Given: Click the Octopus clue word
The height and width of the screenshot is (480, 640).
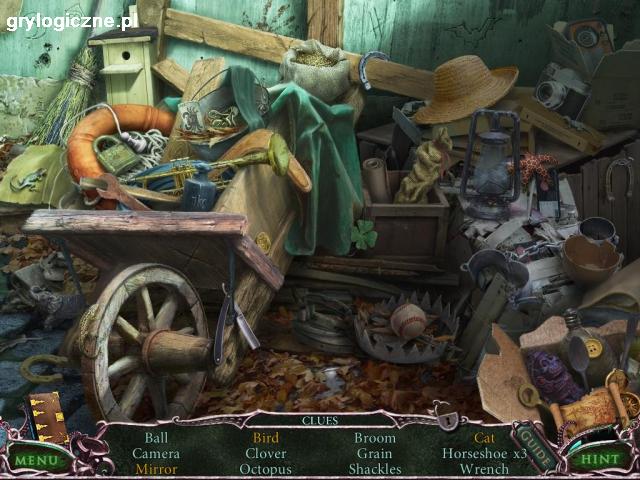Looking at the screenshot, I should click(x=266, y=469).
